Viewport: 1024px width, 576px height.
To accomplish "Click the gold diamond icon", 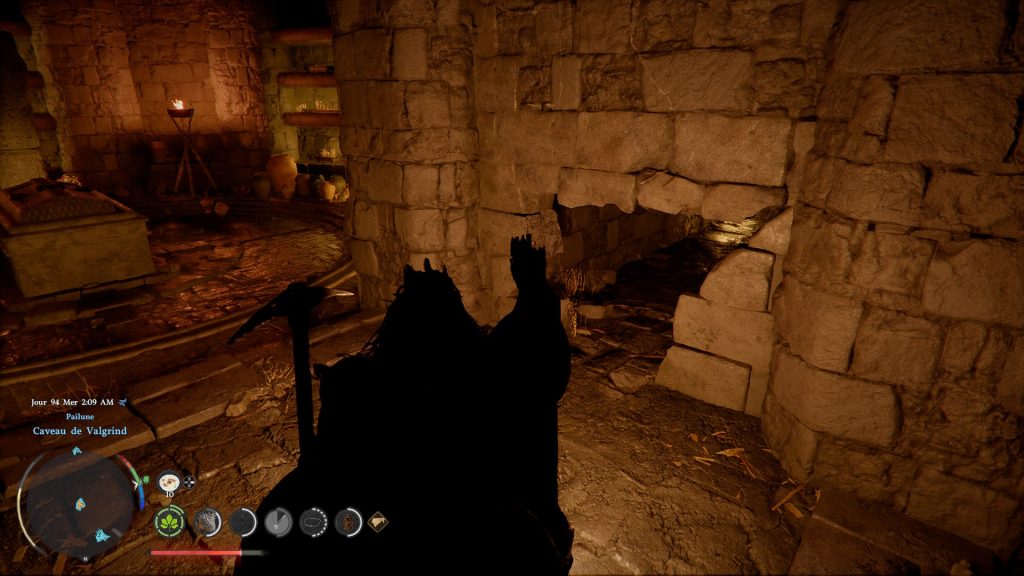I will (x=378, y=521).
